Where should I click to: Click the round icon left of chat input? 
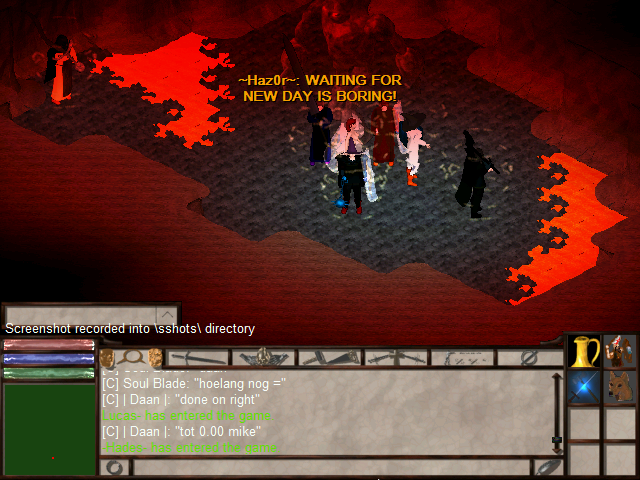pyautogui.click(x=116, y=467)
